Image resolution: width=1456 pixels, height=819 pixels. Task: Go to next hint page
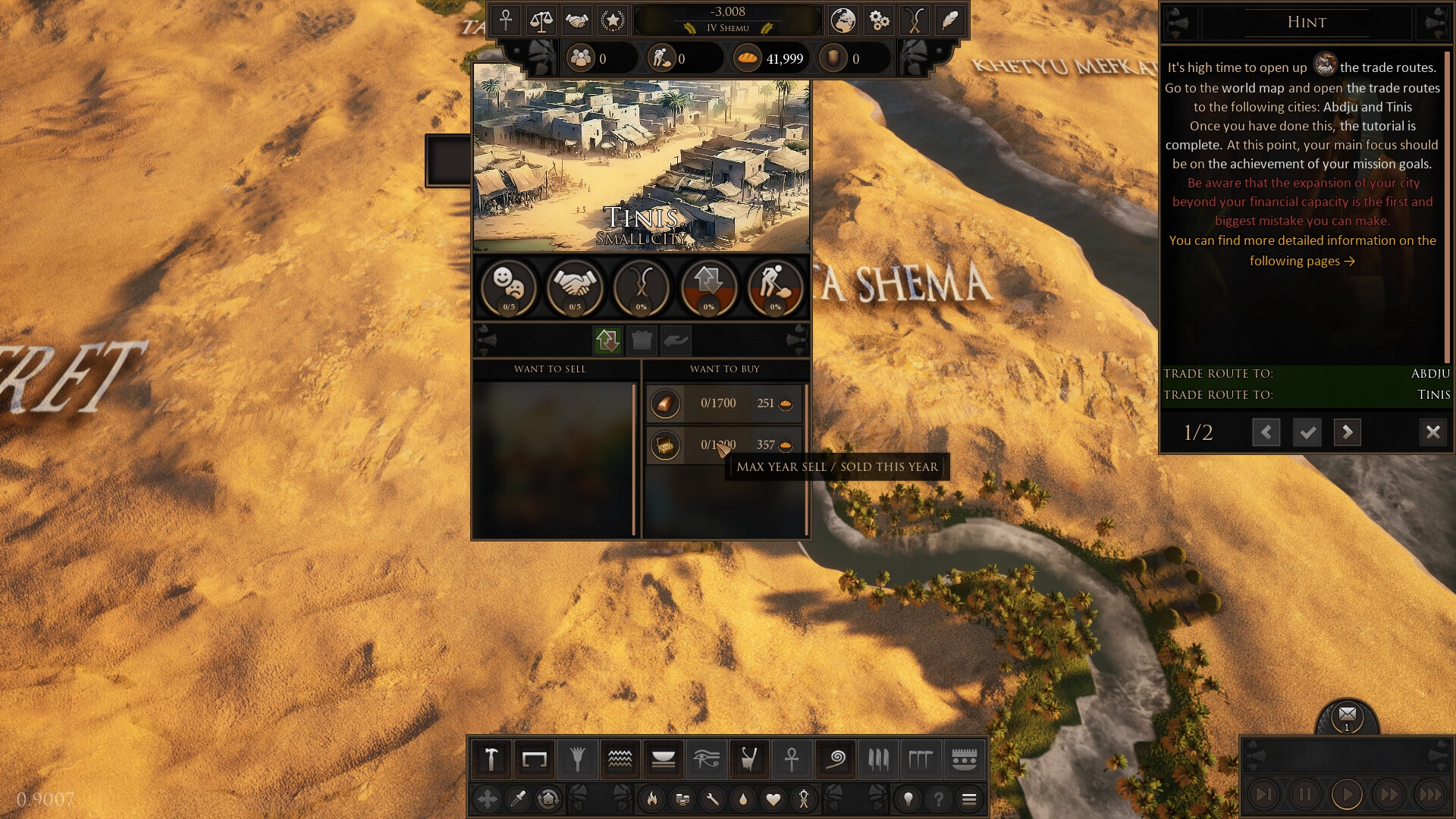(1348, 432)
